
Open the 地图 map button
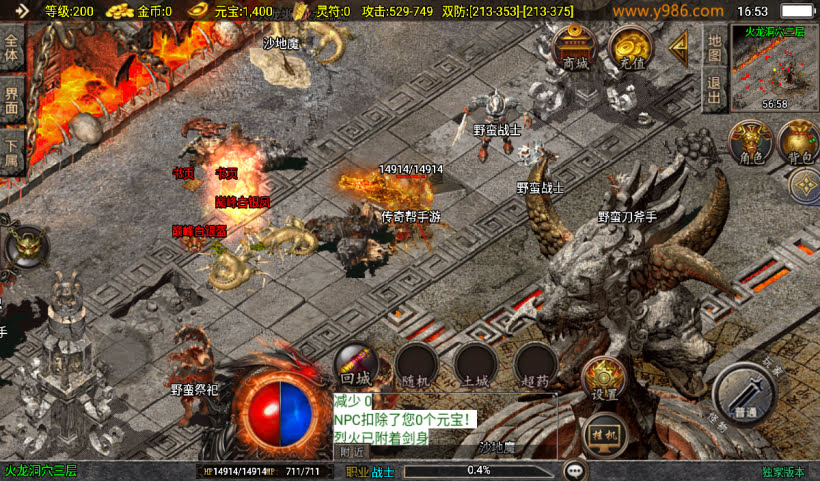pos(714,47)
